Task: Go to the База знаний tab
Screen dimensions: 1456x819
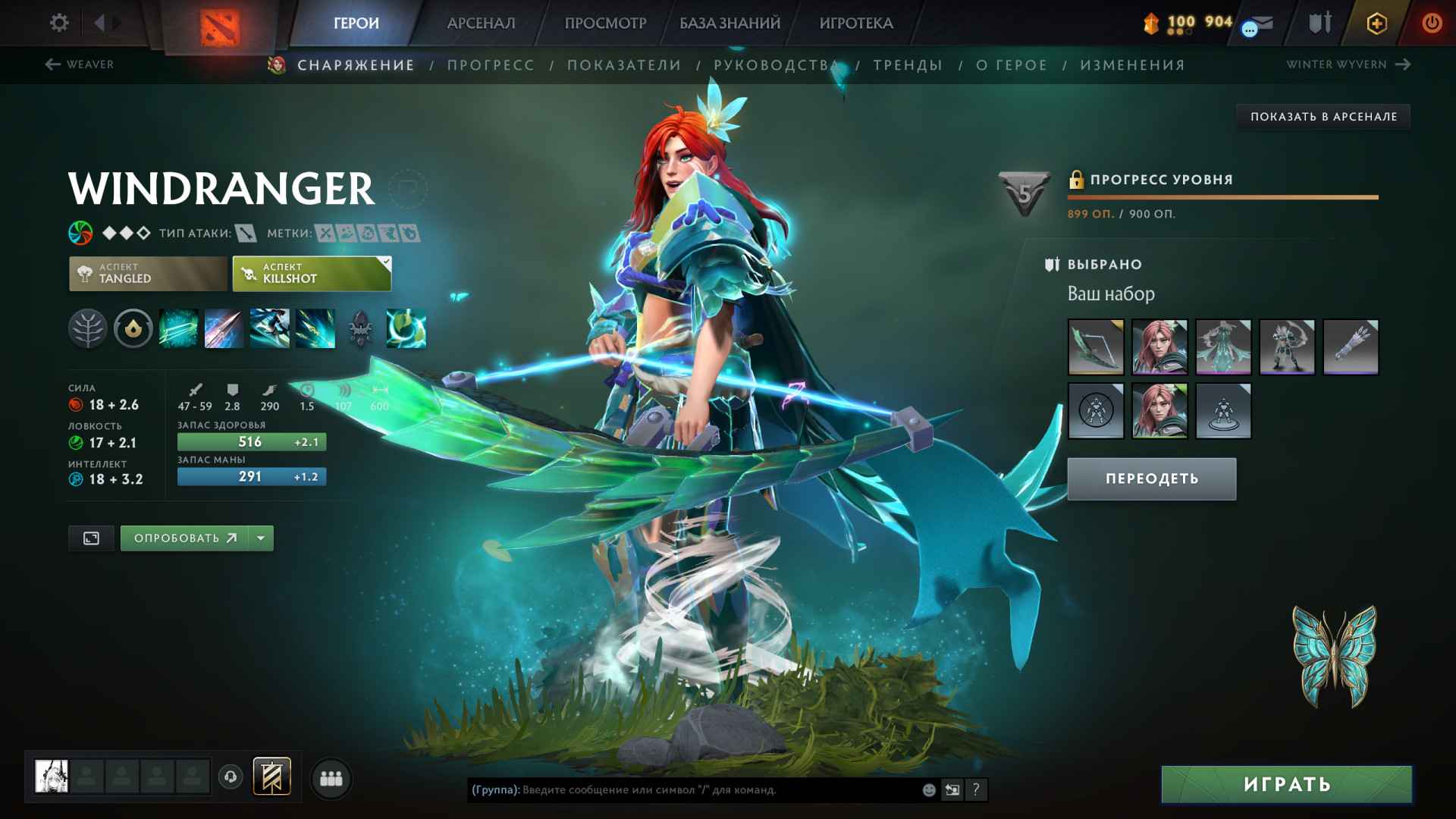Action: point(730,23)
